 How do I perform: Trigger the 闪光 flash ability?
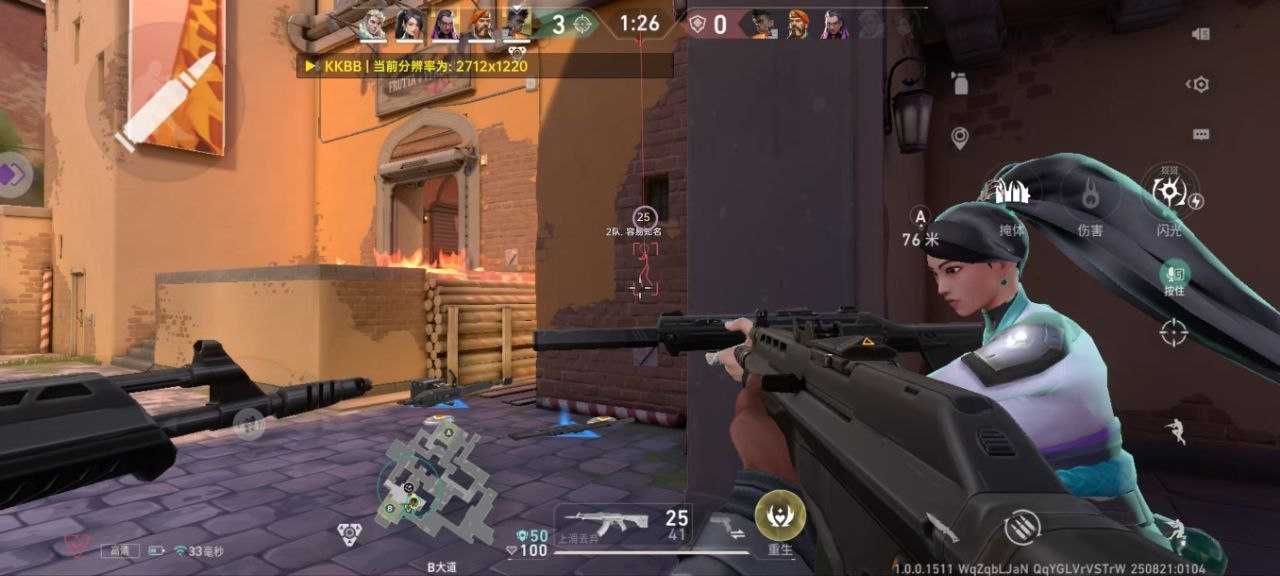pyautogui.click(x=1169, y=195)
